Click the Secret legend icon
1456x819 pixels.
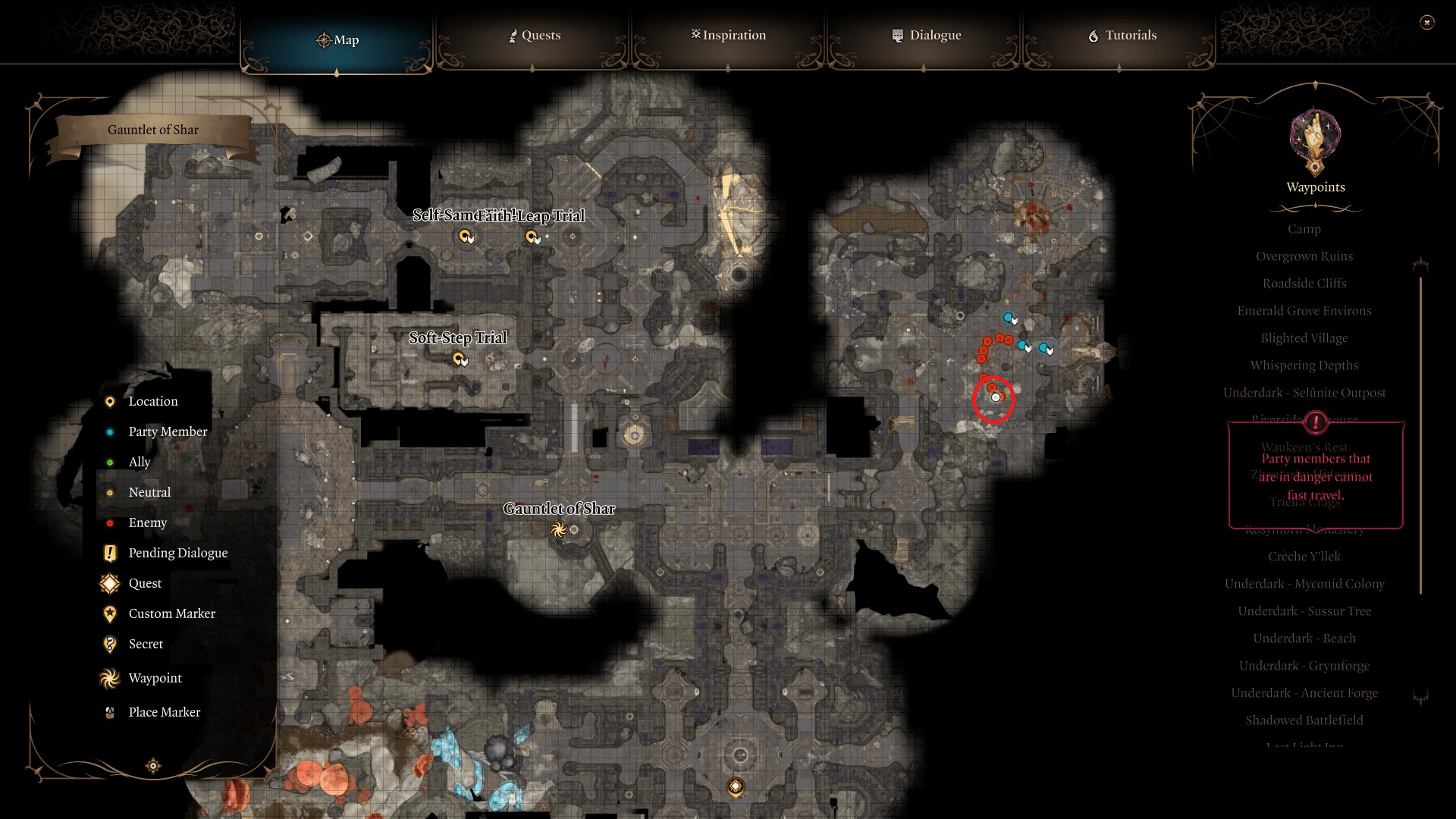pos(109,644)
